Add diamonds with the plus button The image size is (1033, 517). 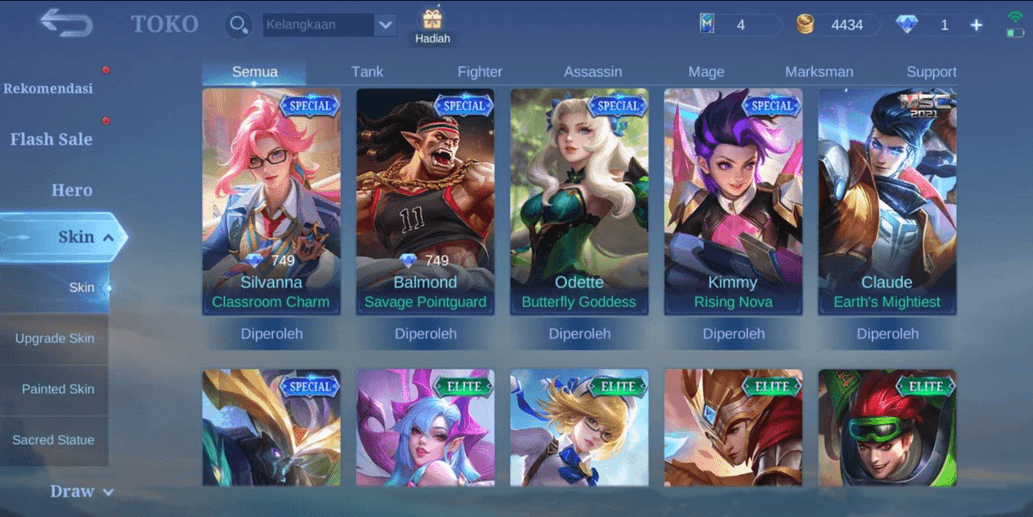pyautogui.click(x=976, y=25)
